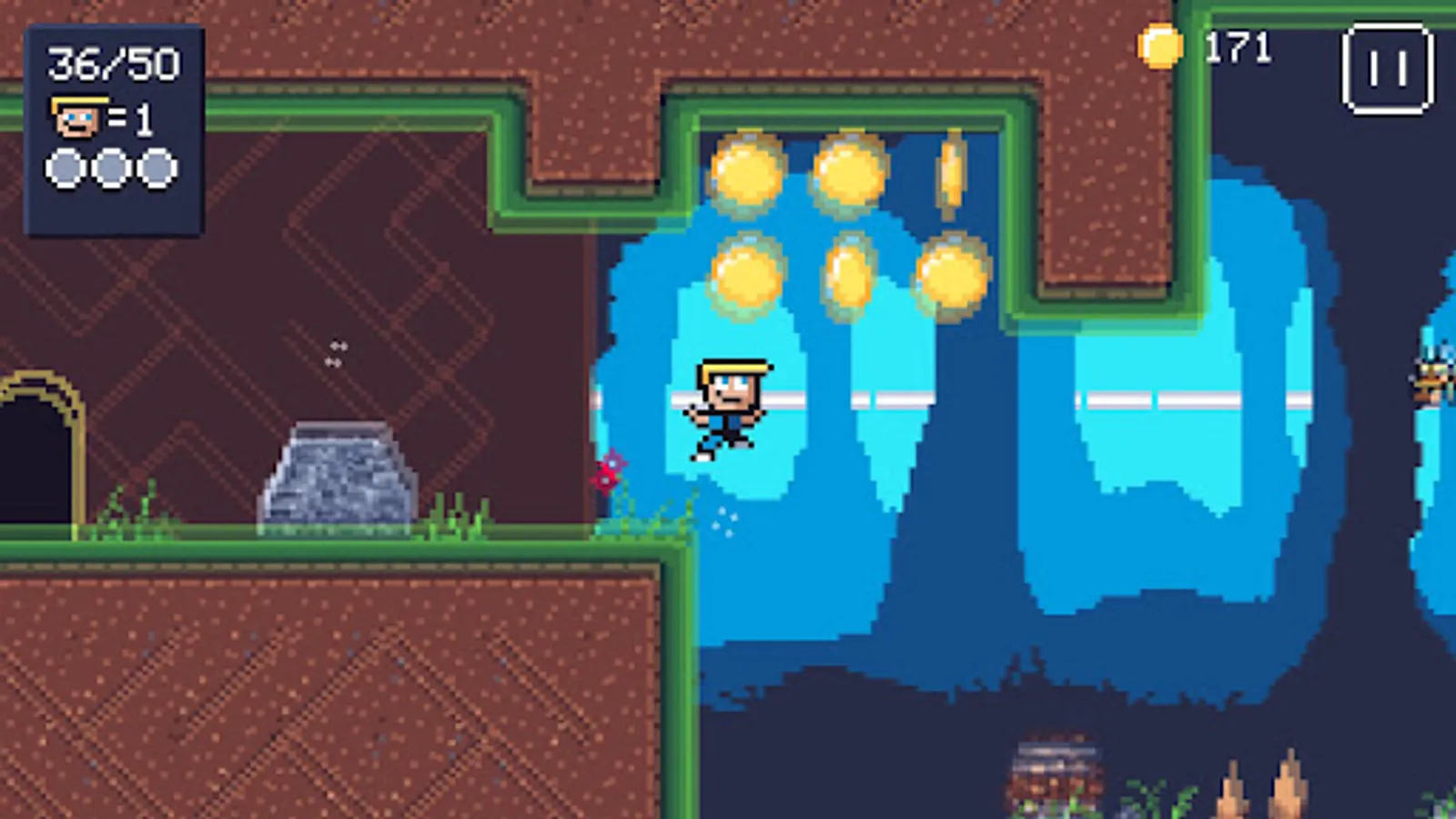Select the swimming player character
1456x819 pixels.
pos(725,405)
